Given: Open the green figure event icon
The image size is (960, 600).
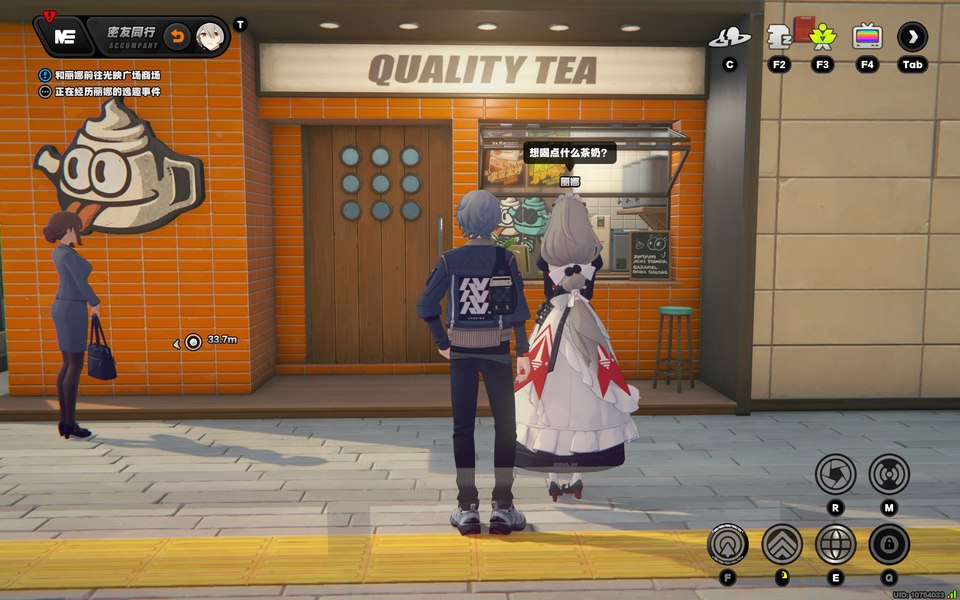Looking at the screenshot, I should pos(823,38).
